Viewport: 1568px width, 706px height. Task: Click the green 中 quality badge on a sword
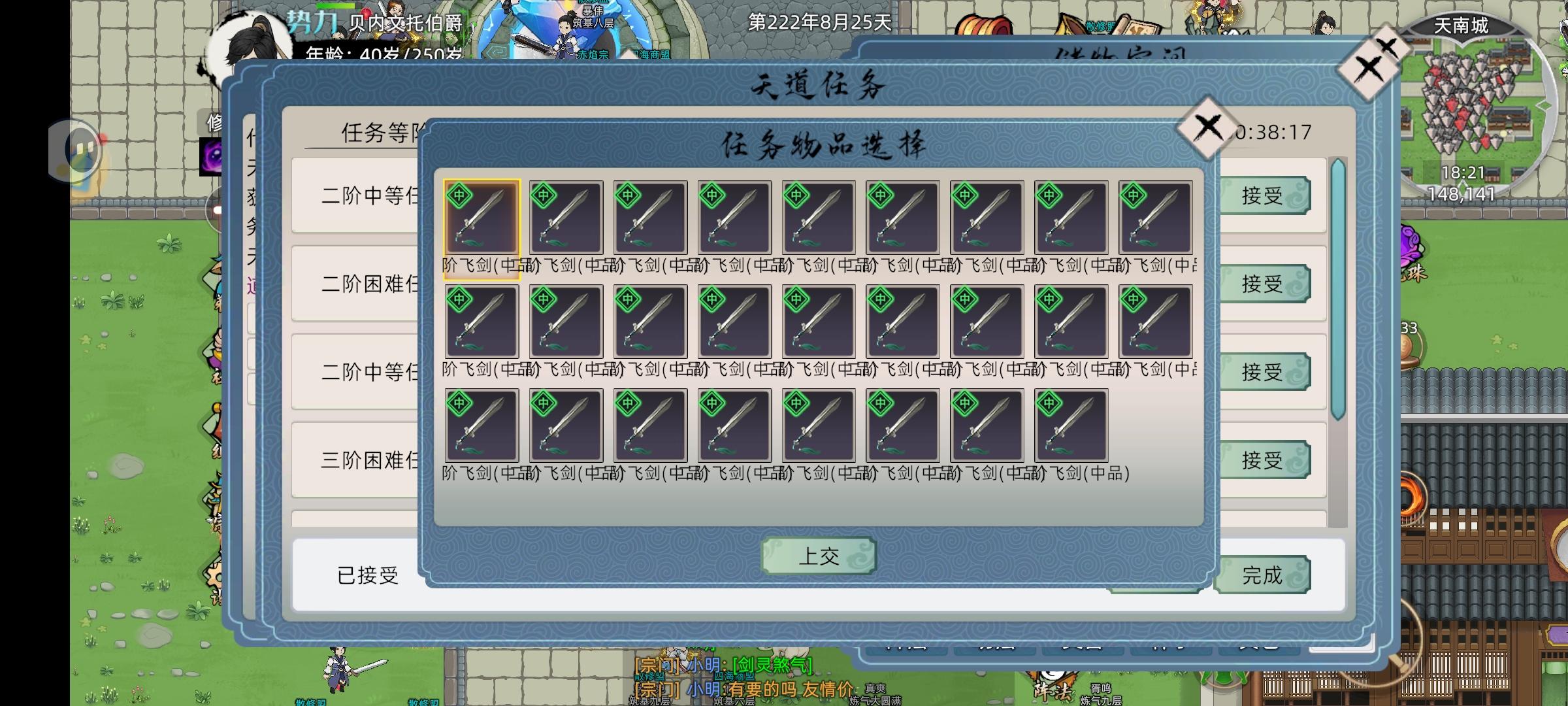point(460,195)
